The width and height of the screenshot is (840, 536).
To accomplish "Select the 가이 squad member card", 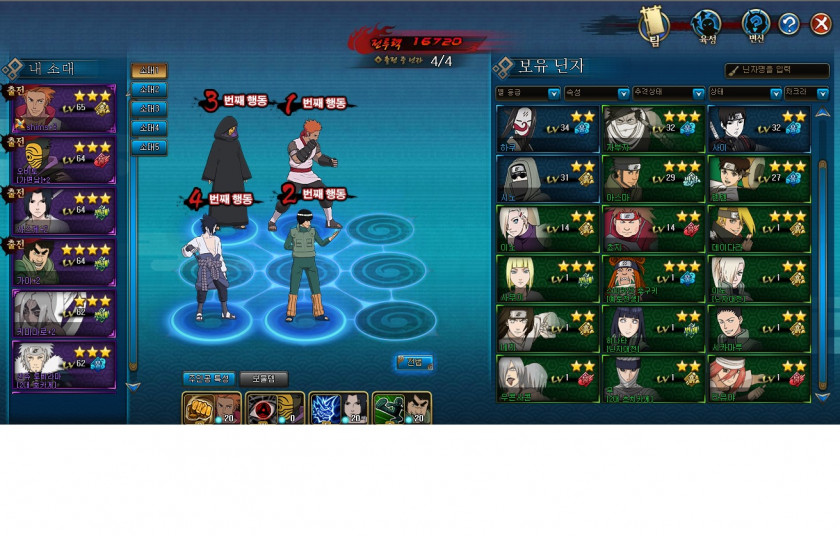I will pos(64,262).
